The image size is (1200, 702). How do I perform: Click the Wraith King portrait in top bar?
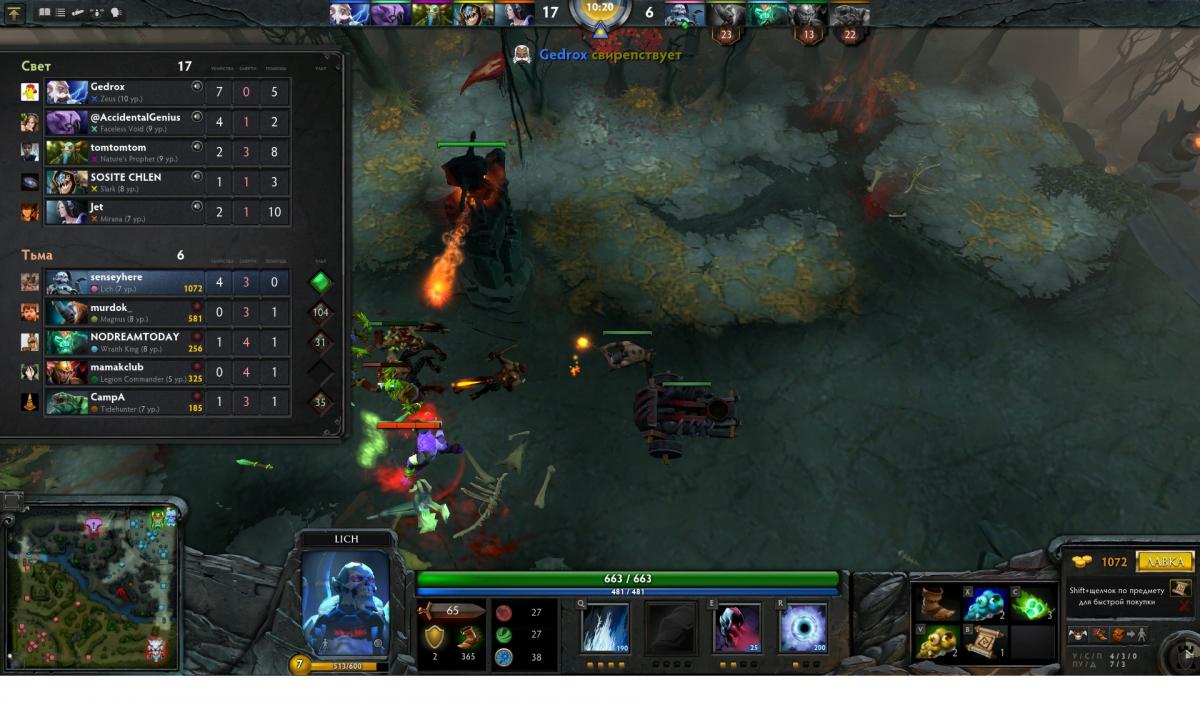point(768,14)
